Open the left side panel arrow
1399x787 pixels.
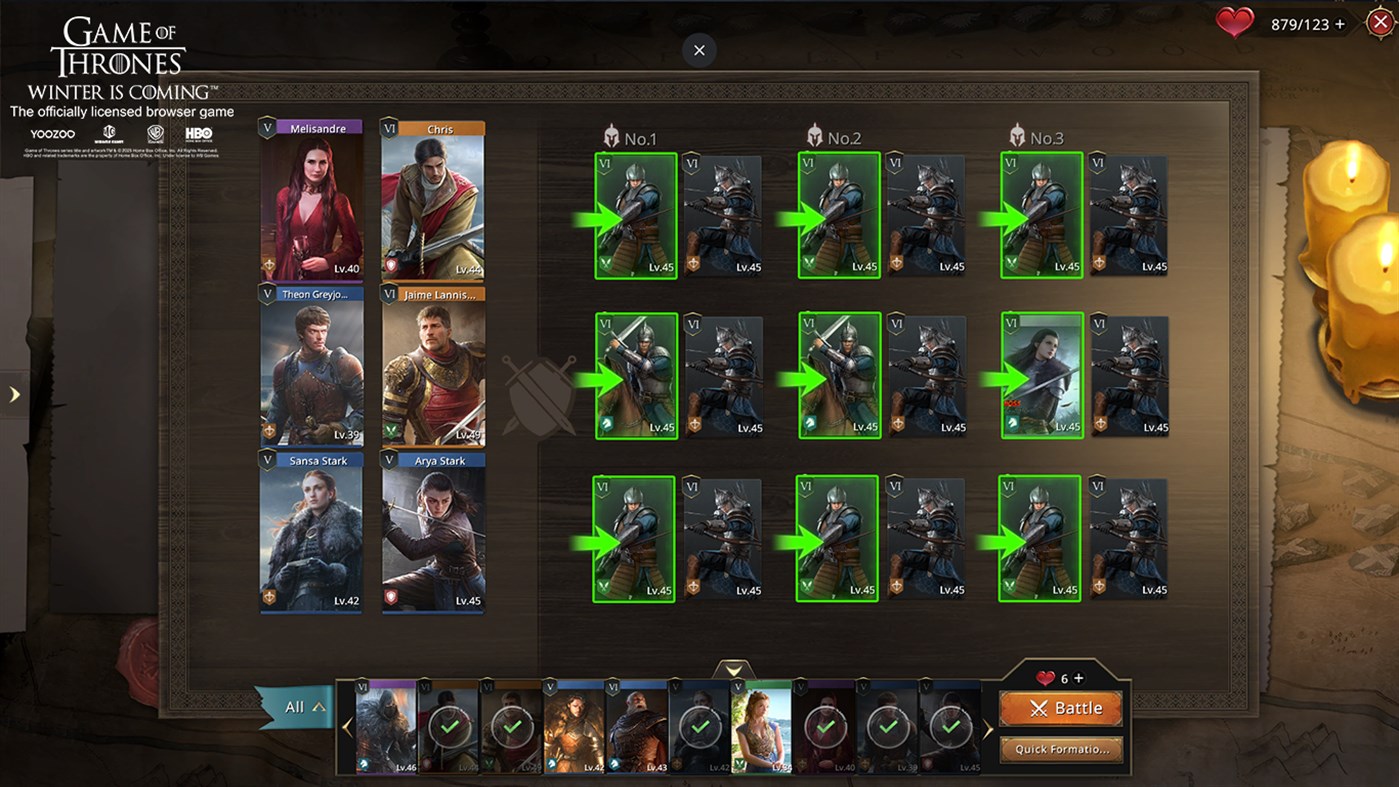point(14,394)
